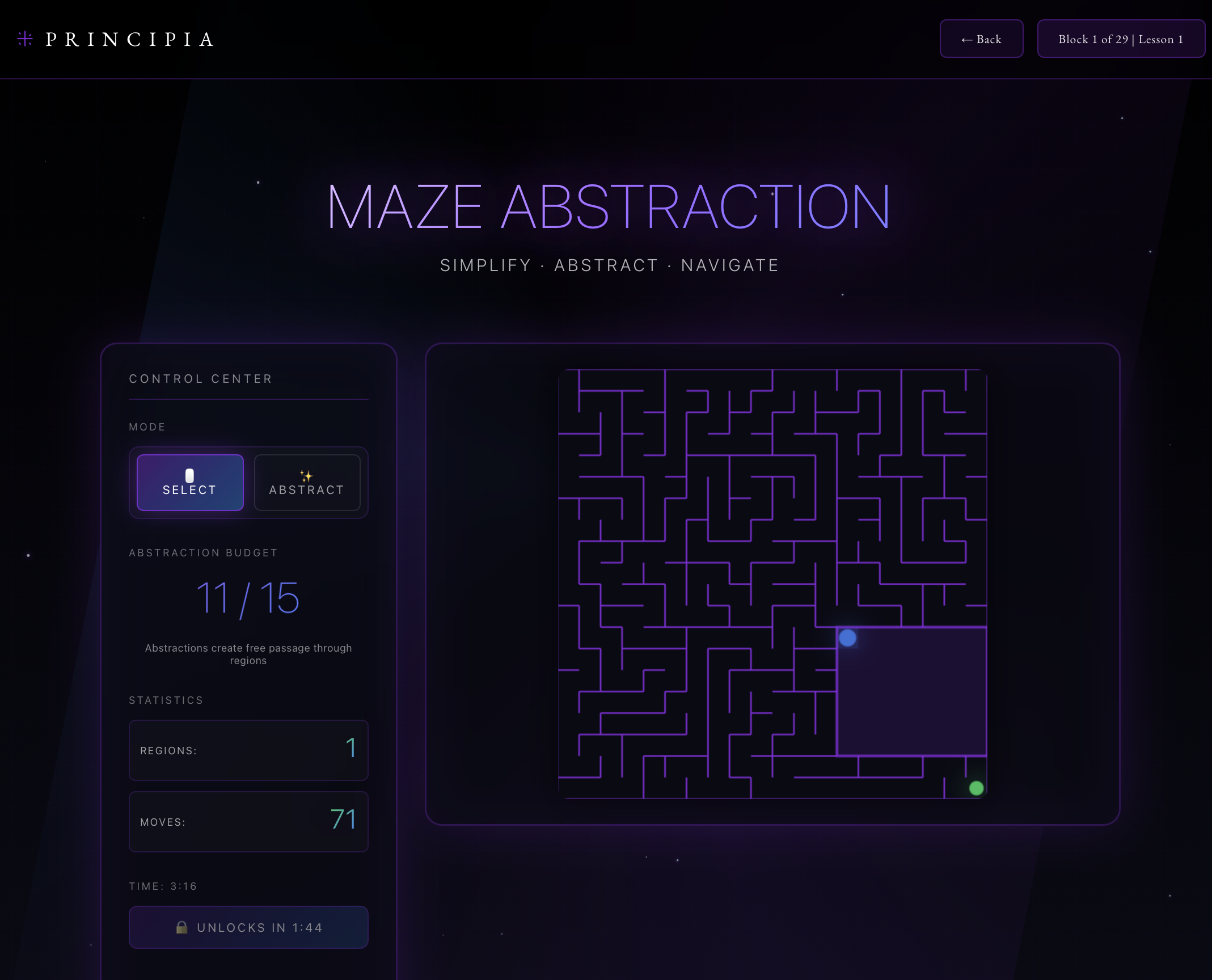Click the green goal dot in the maze

pos(976,787)
